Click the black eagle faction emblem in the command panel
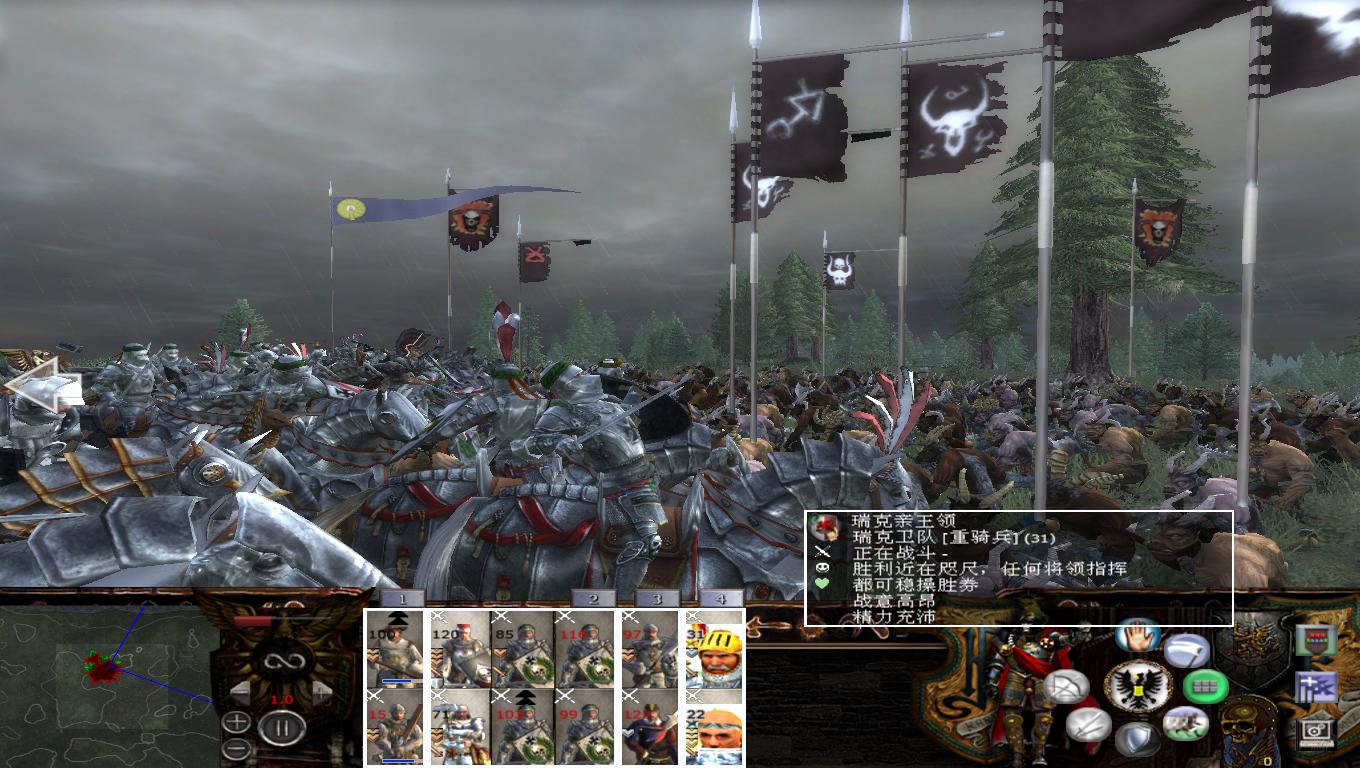The image size is (1360, 768). 1136,687
